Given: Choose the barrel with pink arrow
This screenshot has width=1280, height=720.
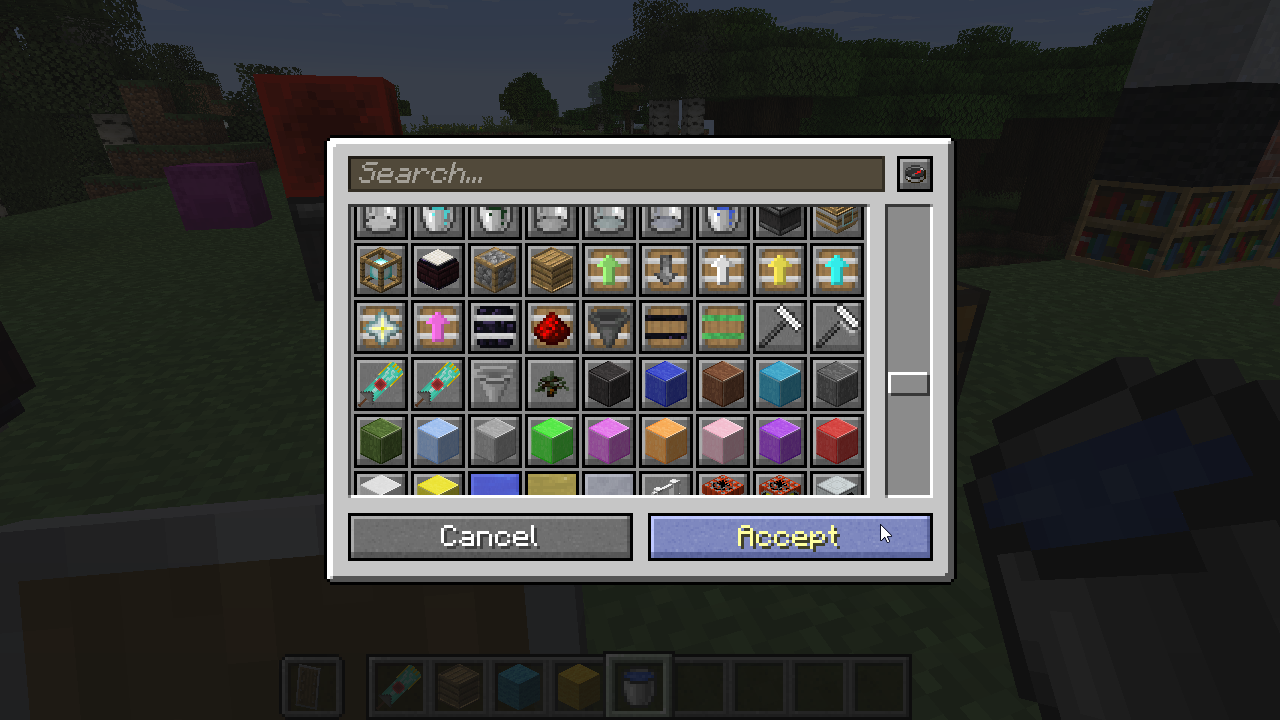Looking at the screenshot, I should [438, 327].
